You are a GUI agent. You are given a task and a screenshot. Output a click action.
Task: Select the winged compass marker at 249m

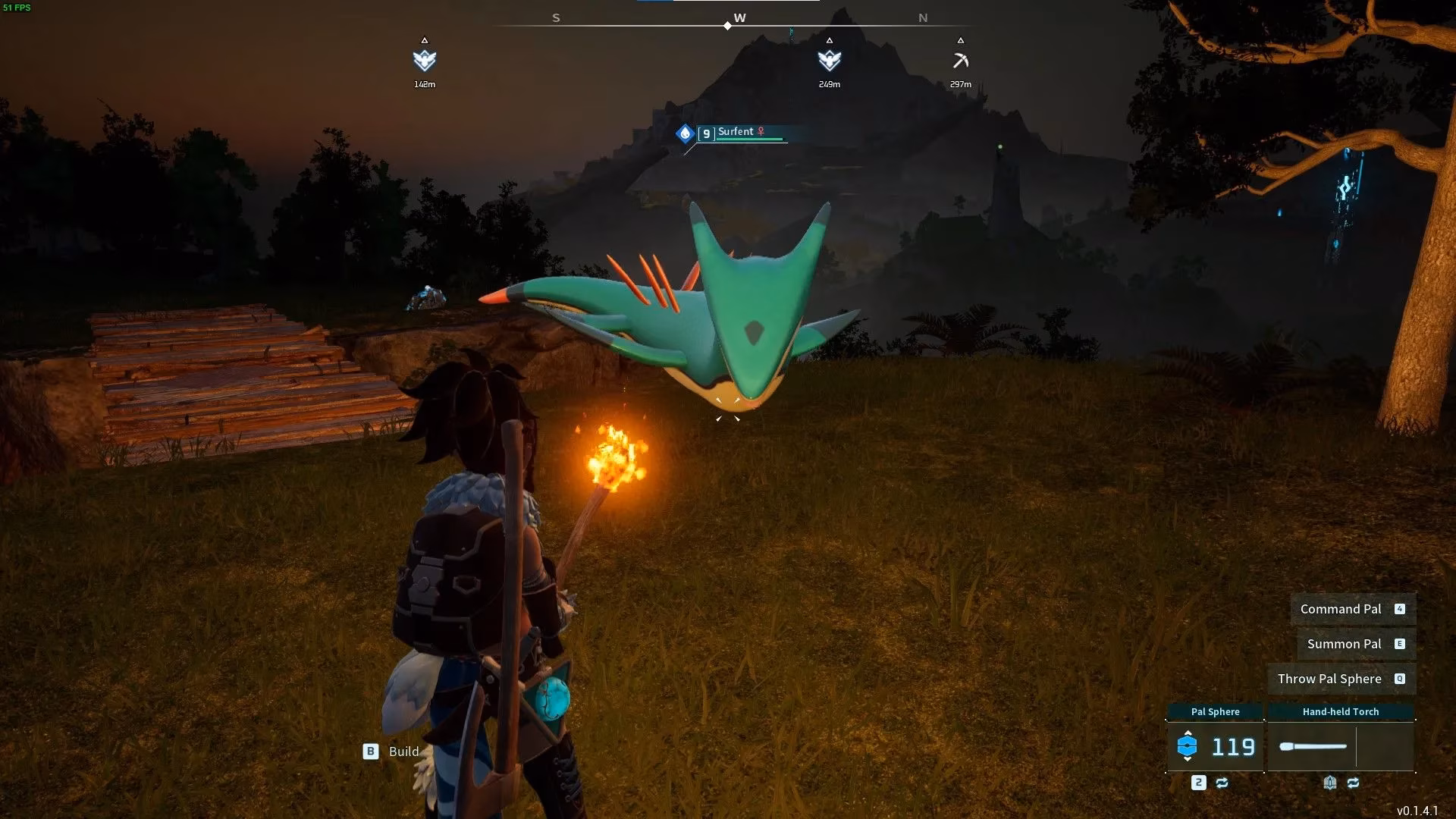tap(829, 60)
